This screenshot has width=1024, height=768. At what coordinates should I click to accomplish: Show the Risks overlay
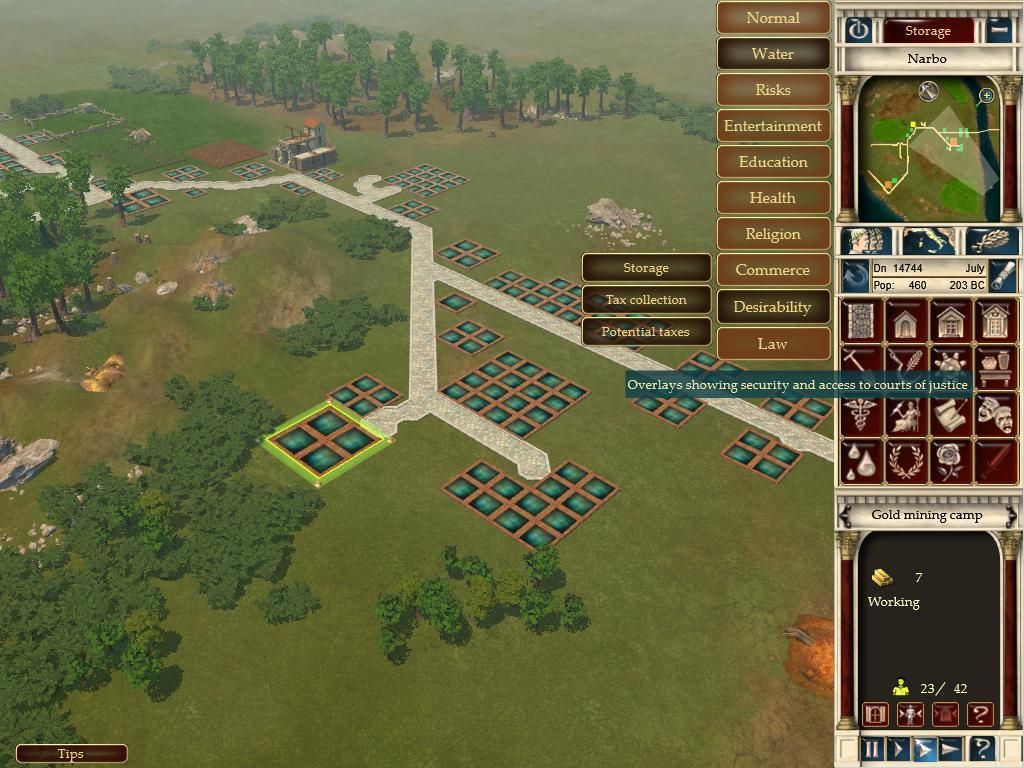tap(773, 90)
